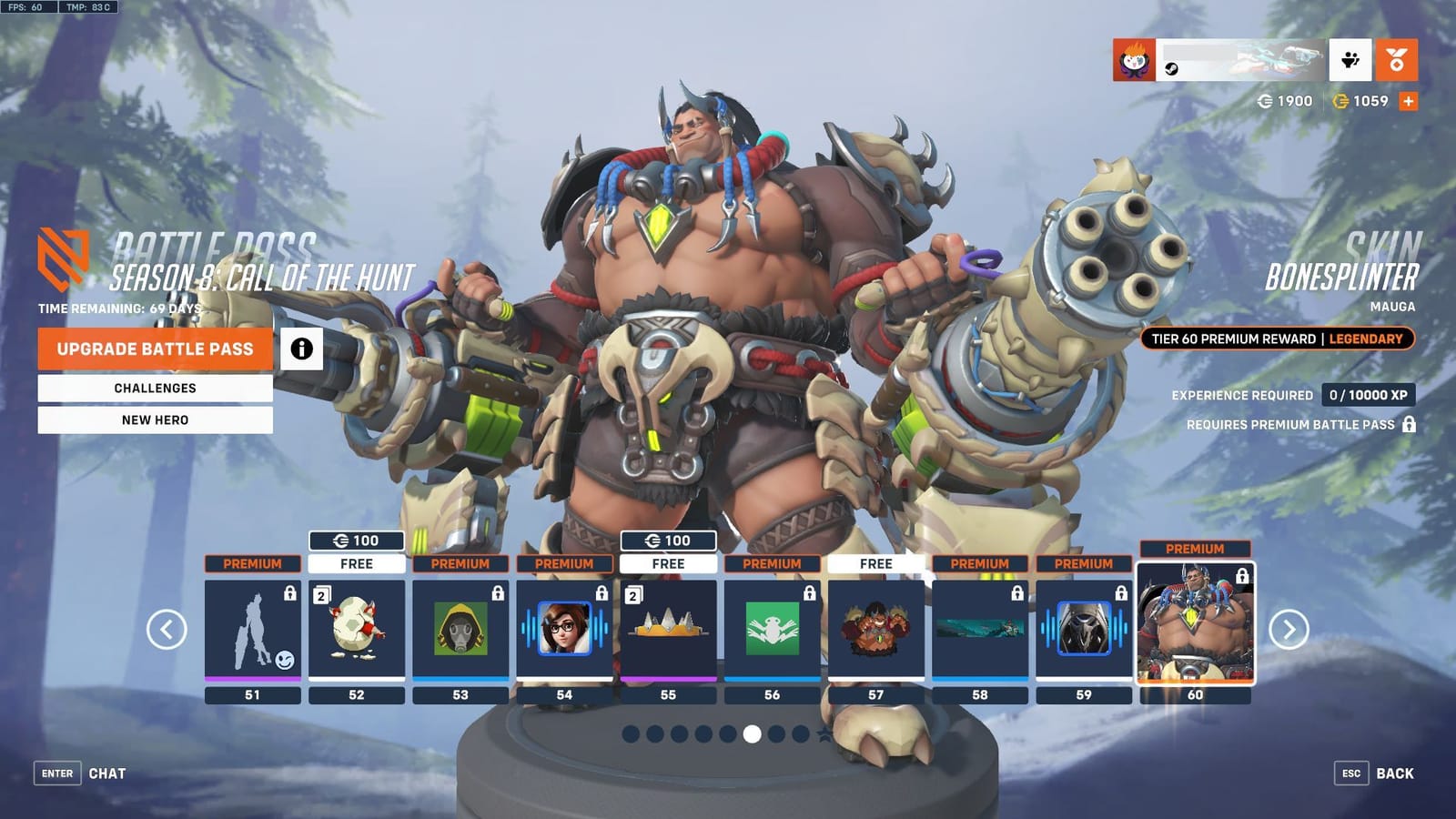The width and height of the screenshot is (1456, 819).
Task: Click the Overwatch Coins icon showing 1900
Action: point(1265,102)
